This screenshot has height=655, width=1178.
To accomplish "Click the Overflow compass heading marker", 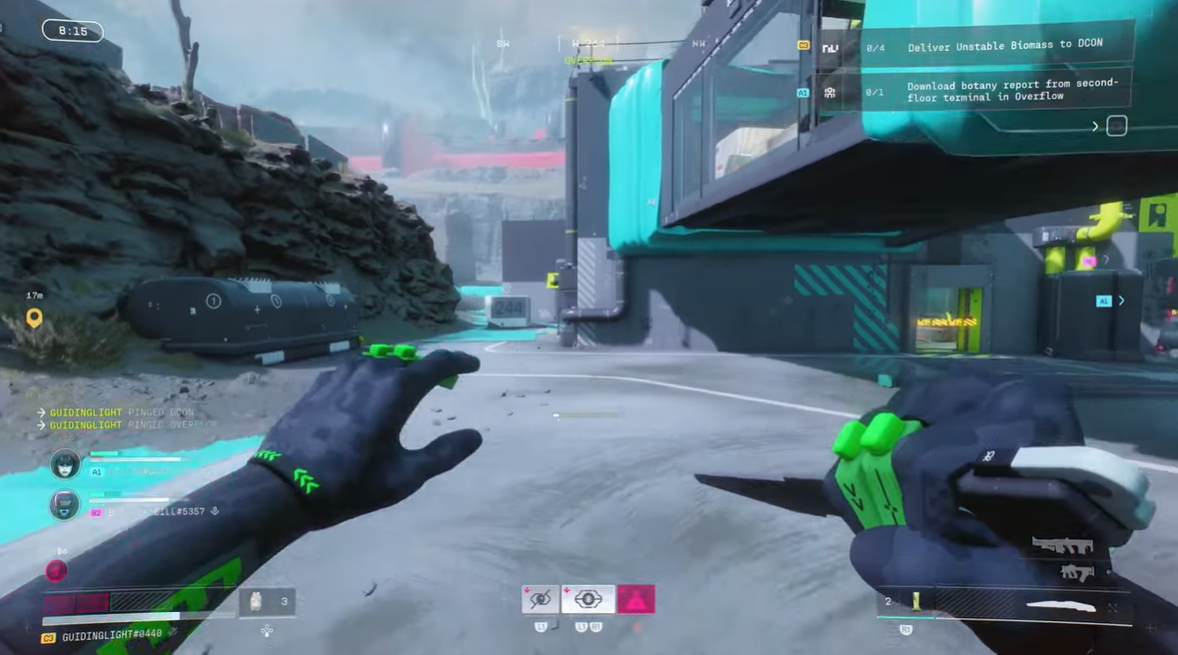I will (x=588, y=61).
